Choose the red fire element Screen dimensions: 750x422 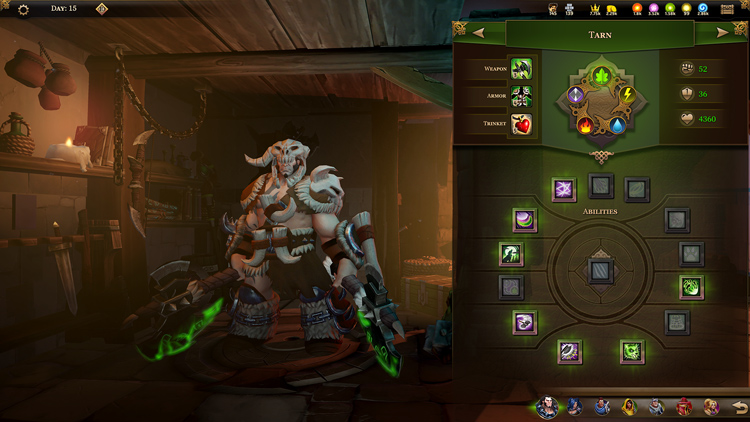pos(586,126)
